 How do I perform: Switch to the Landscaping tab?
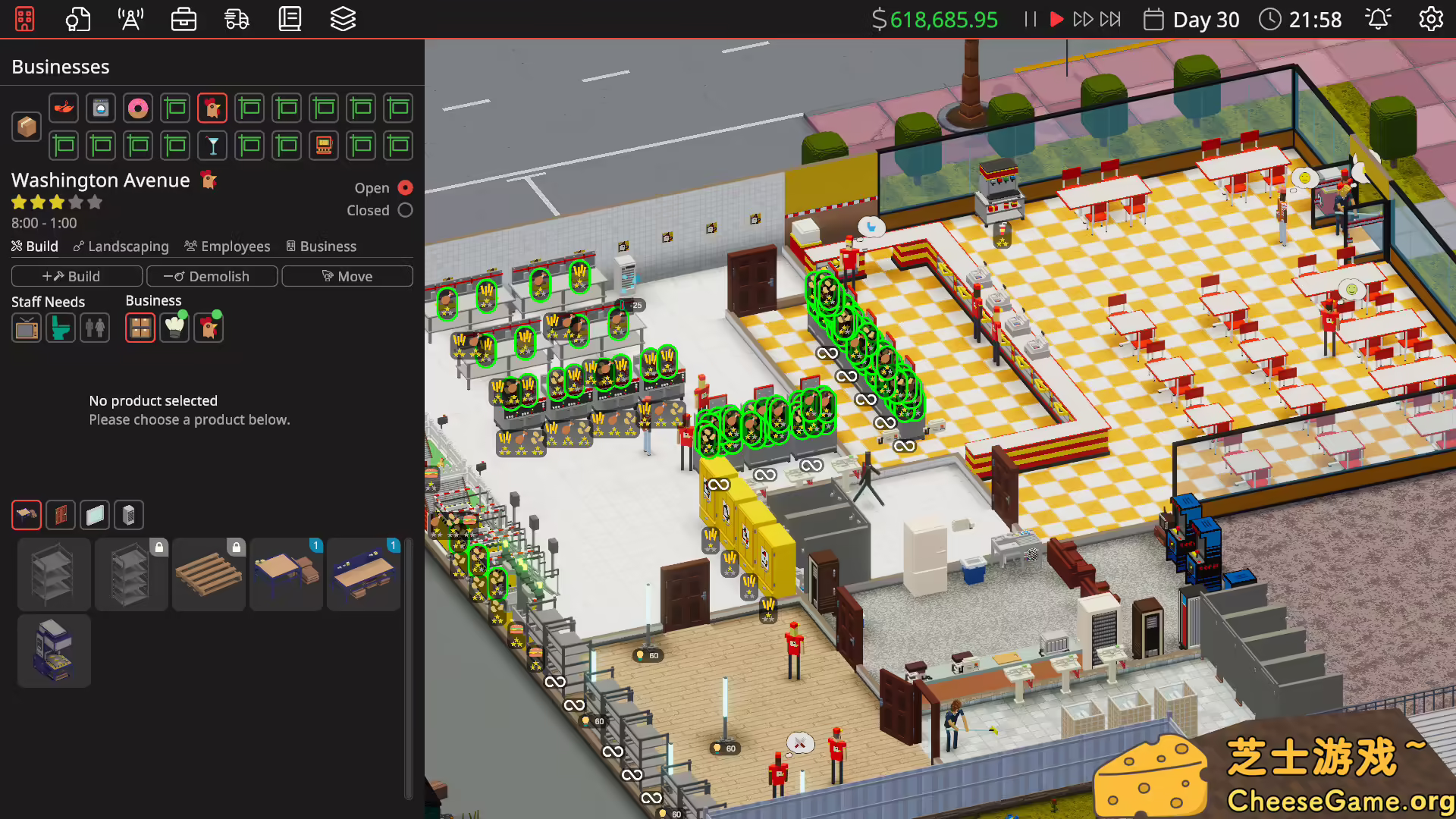(121, 246)
